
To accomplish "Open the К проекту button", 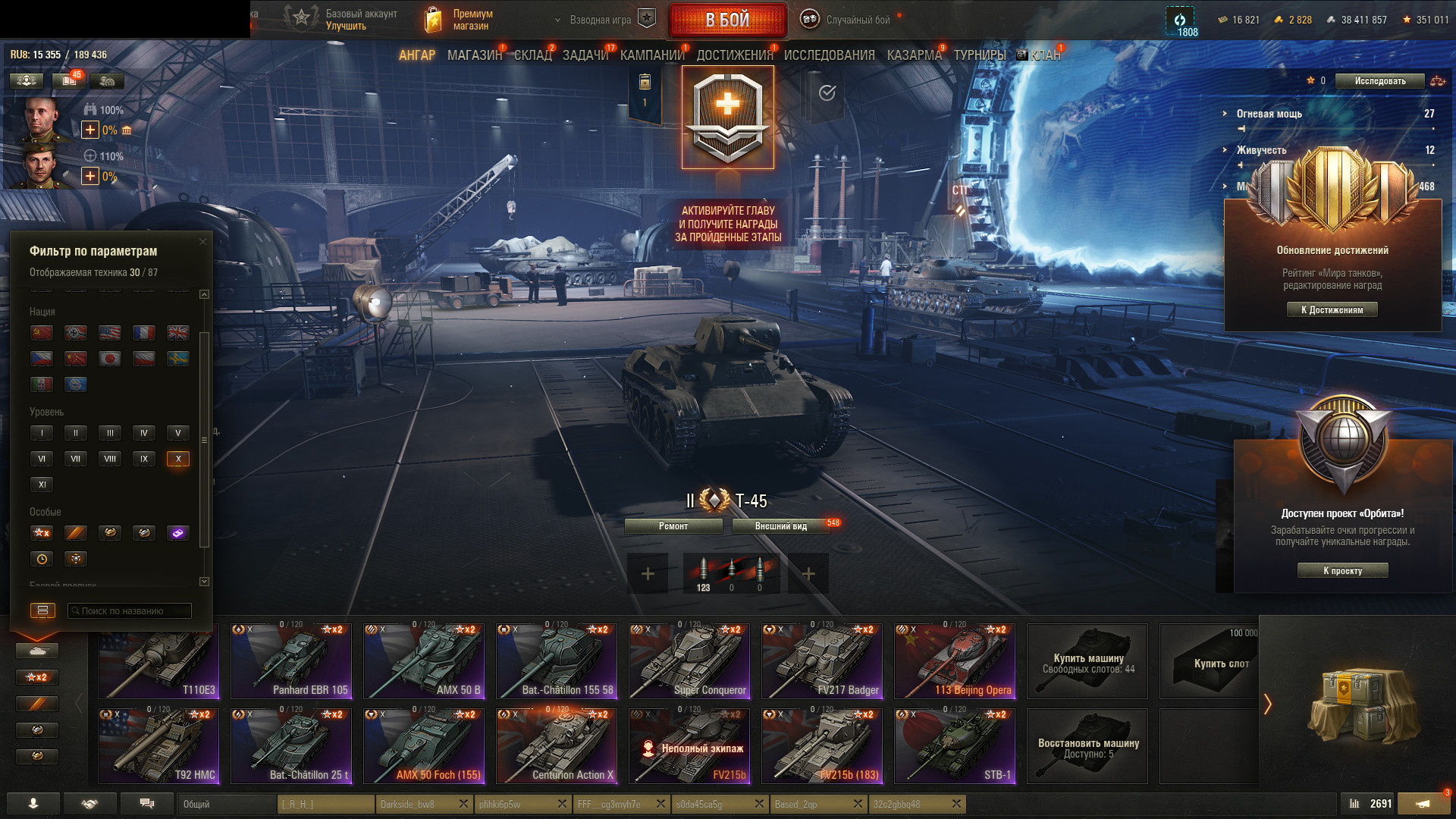I will (x=1342, y=571).
